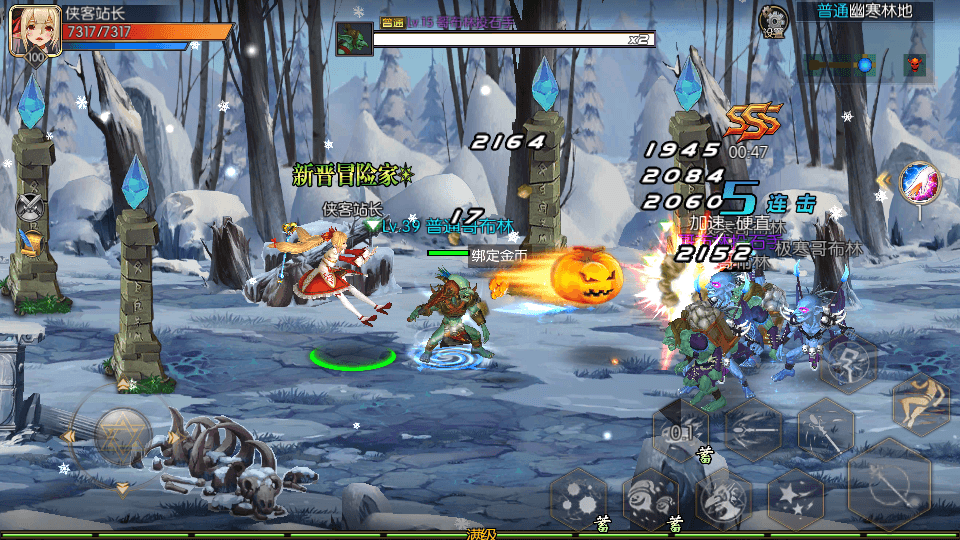960x540 pixels.
Task: Activate the rune symbol skill
Action: click(848, 362)
